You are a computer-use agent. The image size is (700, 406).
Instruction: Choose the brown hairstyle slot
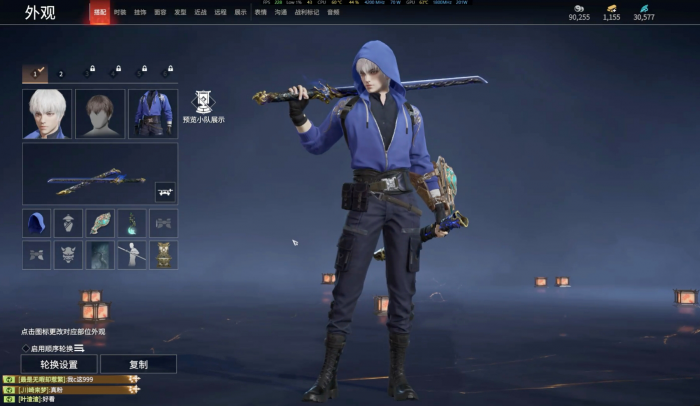[x=100, y=114]
